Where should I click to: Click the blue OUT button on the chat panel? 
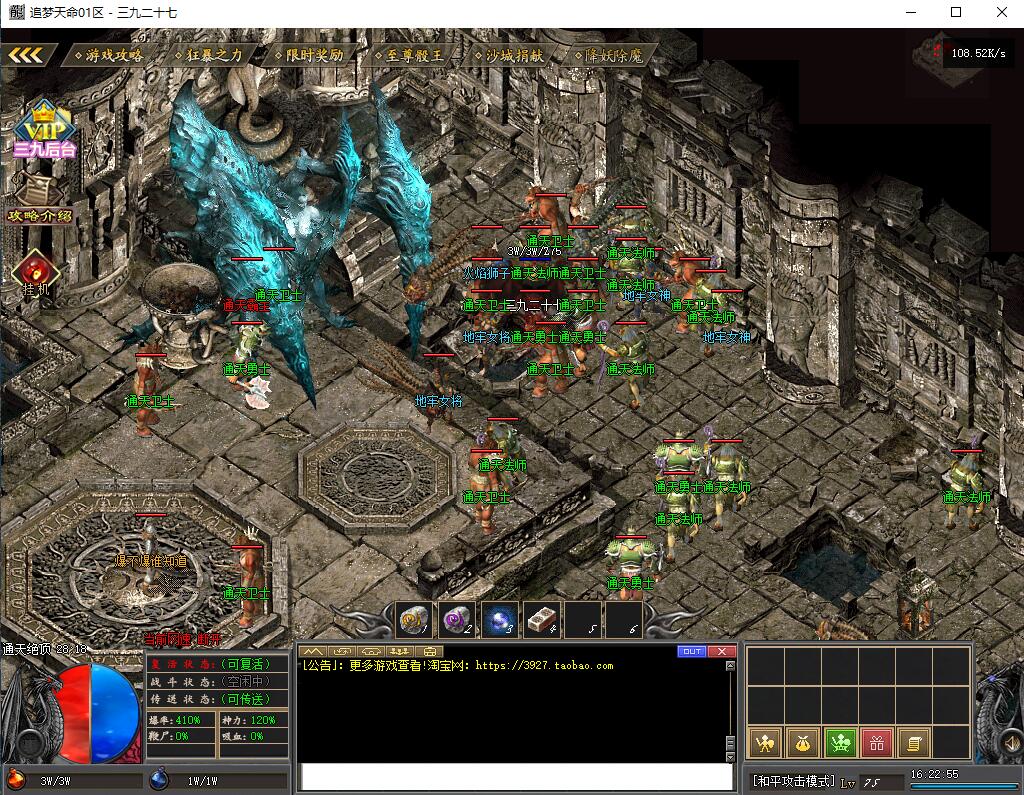[x=692, y=652]
